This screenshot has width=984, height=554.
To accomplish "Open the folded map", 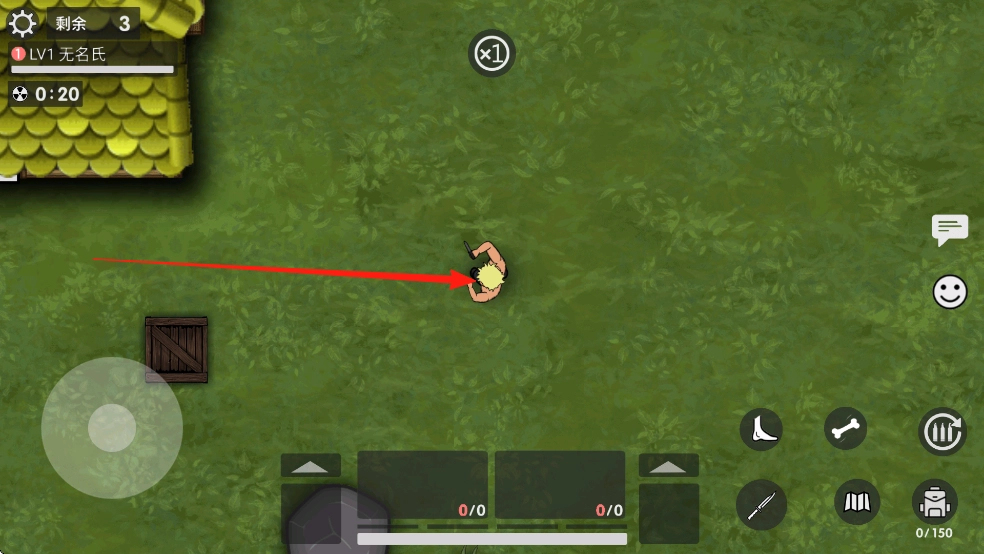I will coord(857,502).
